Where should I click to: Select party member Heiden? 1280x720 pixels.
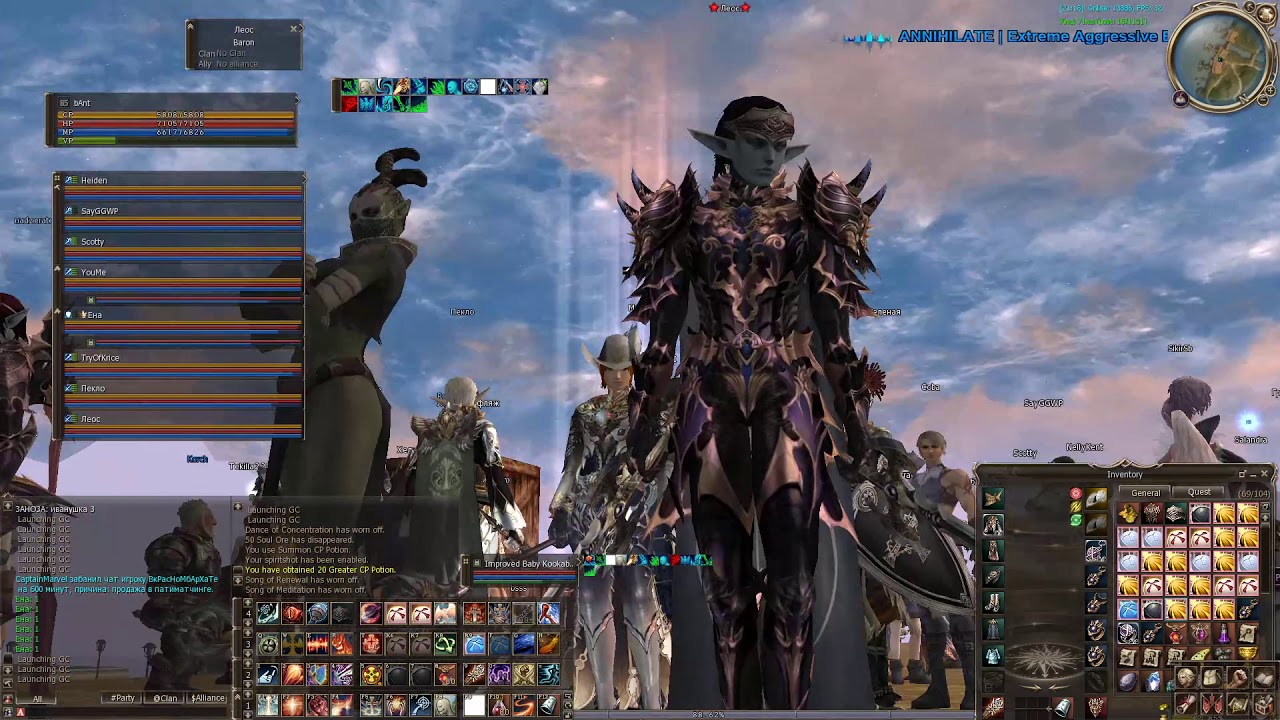94,181
